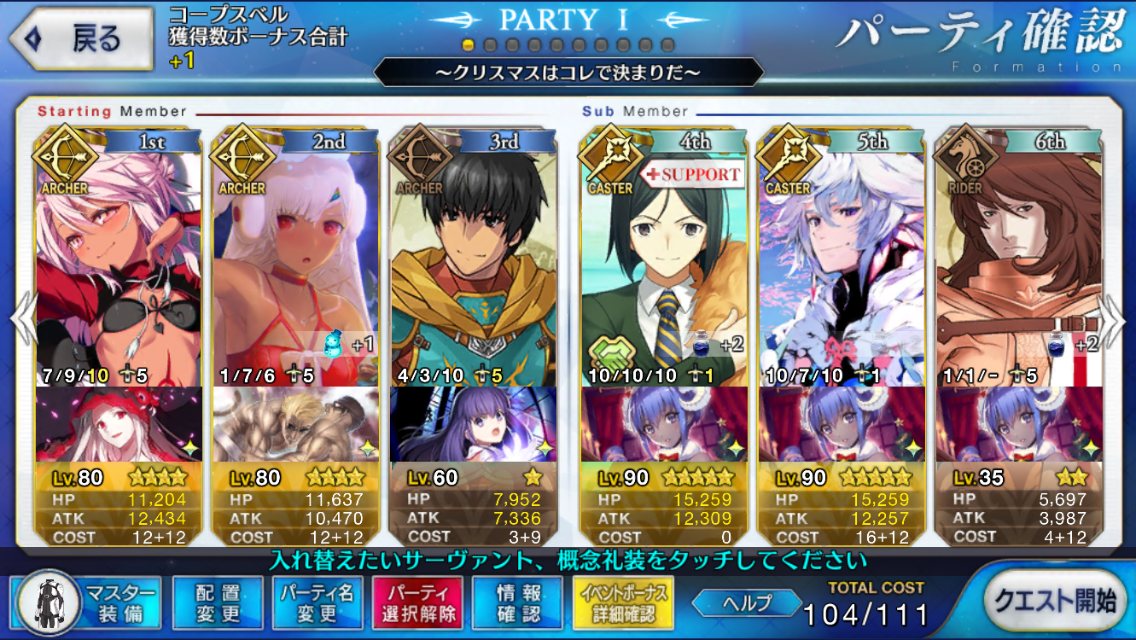
Task: Go back with the 戻る button
Action: 82,39
